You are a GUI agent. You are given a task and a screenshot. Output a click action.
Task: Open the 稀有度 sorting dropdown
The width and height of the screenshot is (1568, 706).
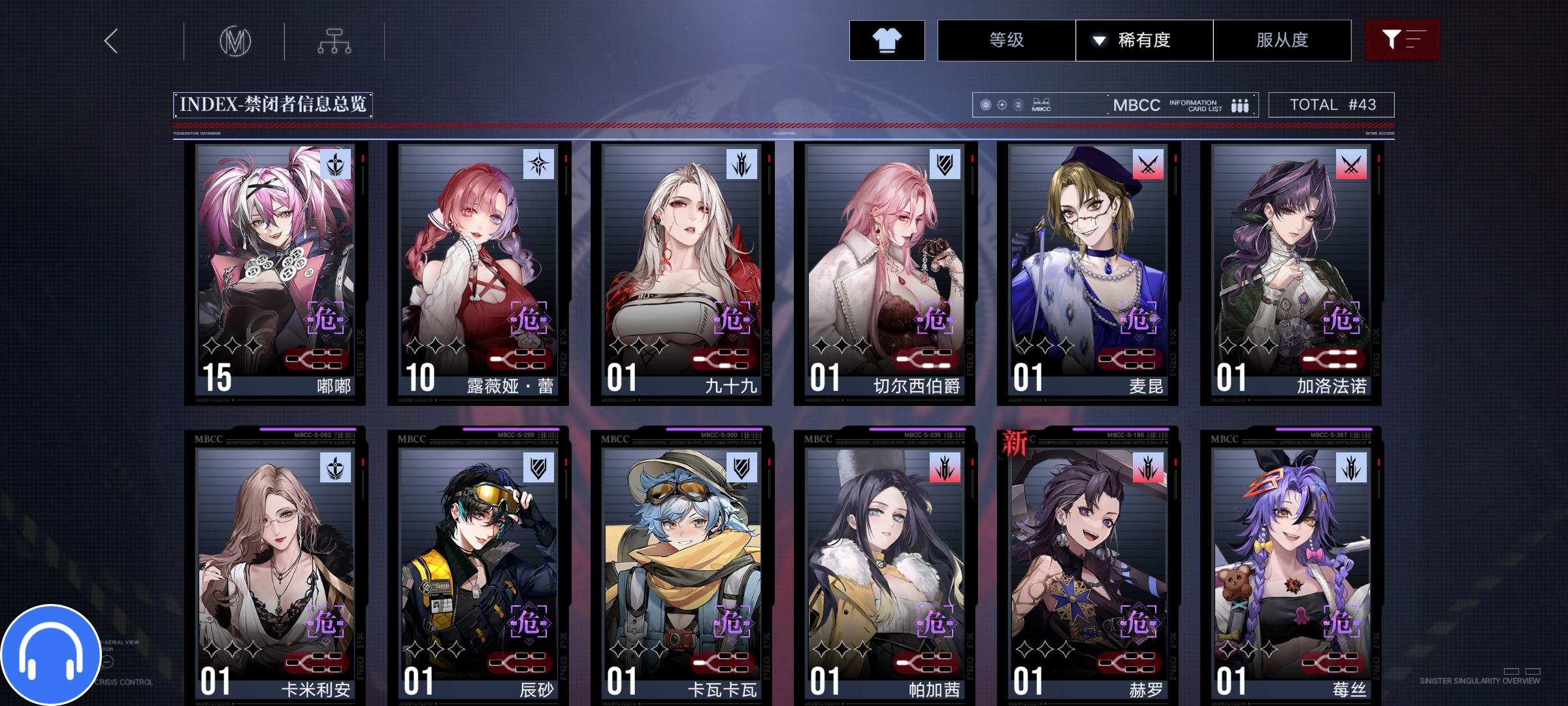click(x=1143, y=40)
